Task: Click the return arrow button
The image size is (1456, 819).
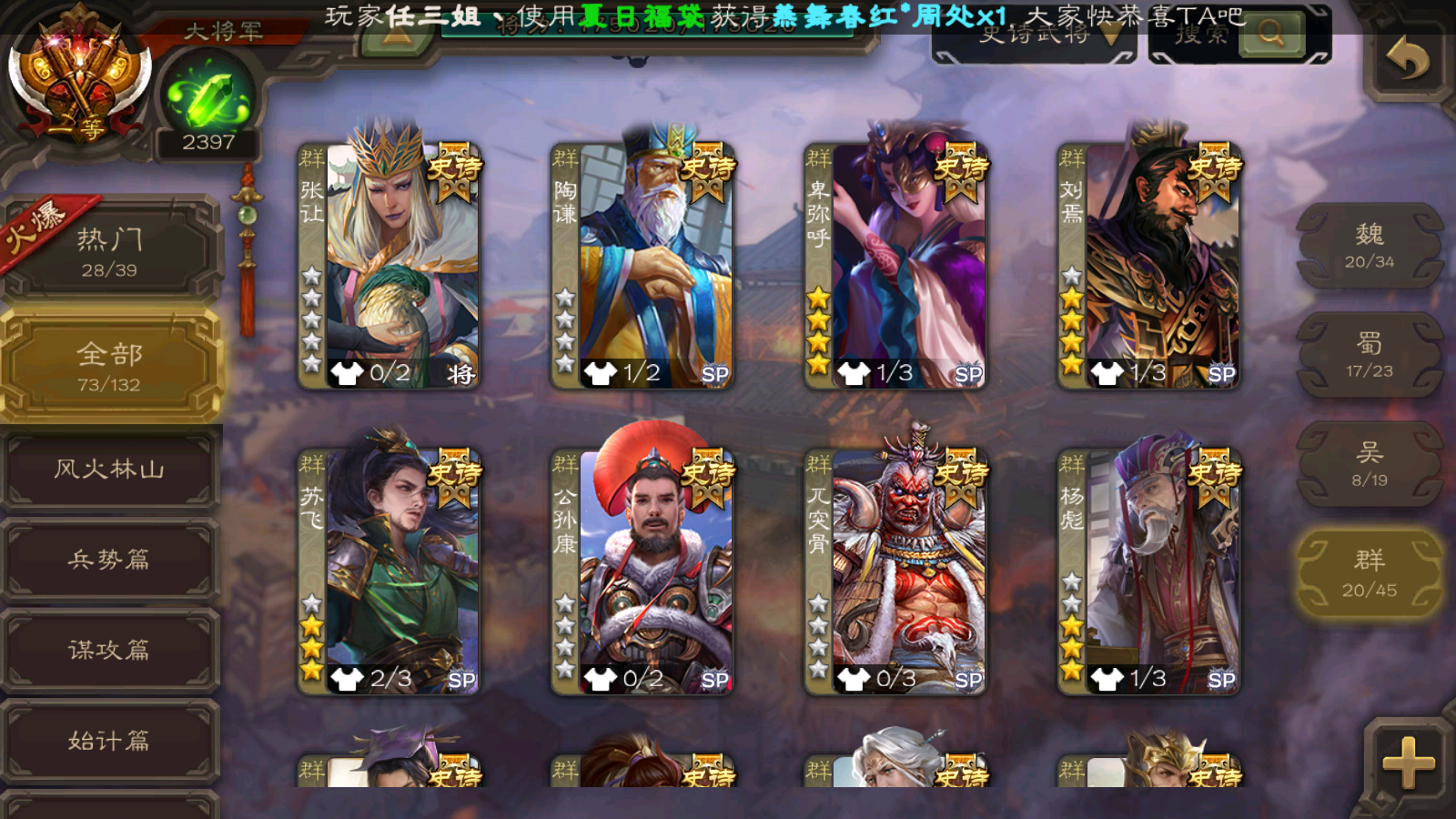Action: point(1407,60)
